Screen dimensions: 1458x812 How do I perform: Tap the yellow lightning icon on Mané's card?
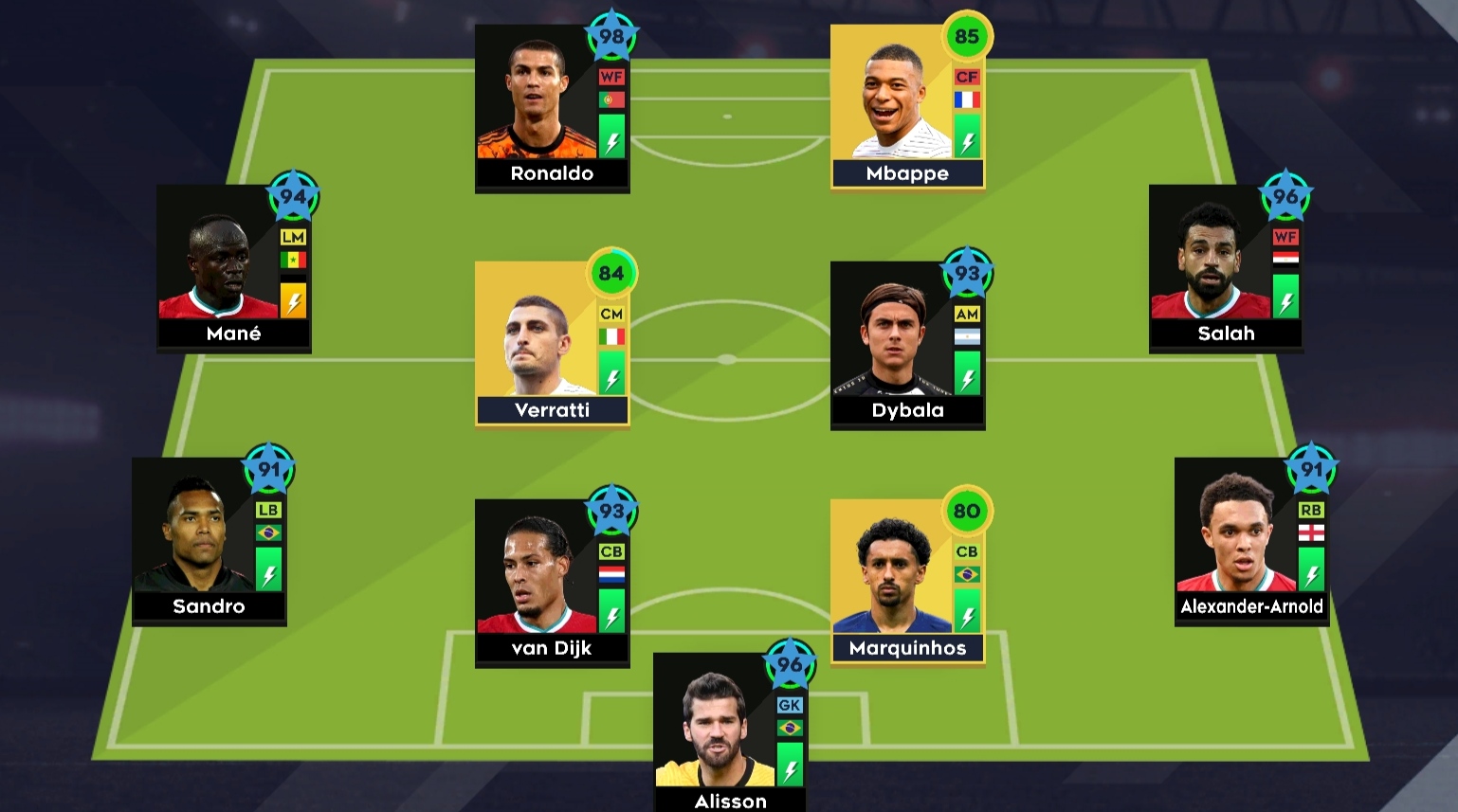(292, 301)
